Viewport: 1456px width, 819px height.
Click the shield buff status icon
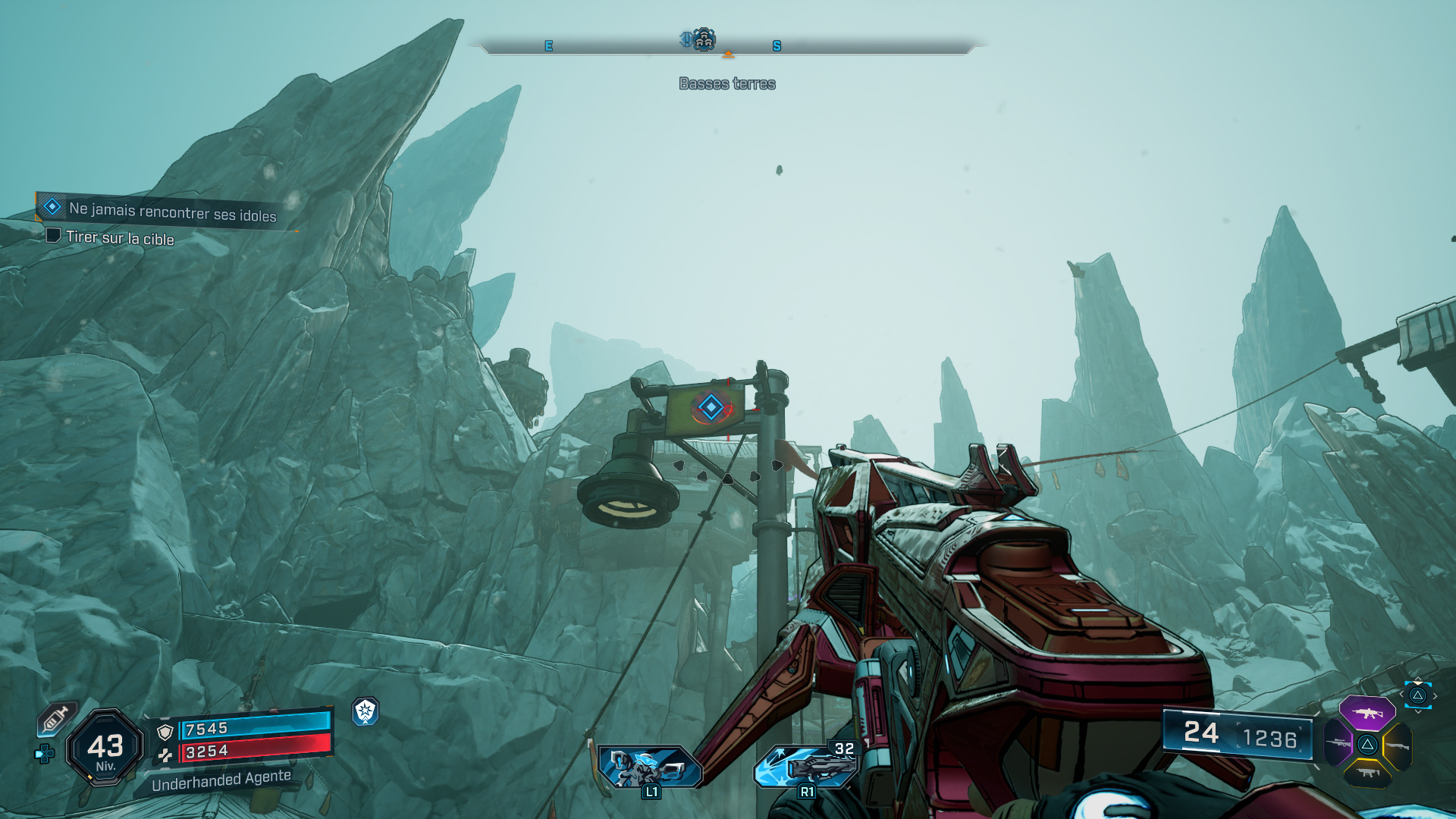coord(366,711)
